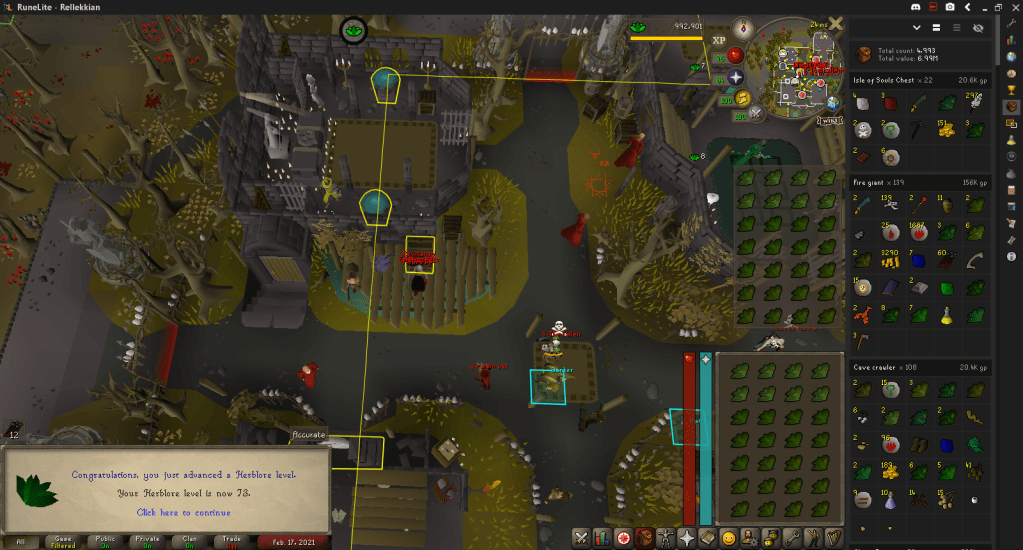Open the Spellbook tab
1023x550 pixels.
tap(708, 538)
